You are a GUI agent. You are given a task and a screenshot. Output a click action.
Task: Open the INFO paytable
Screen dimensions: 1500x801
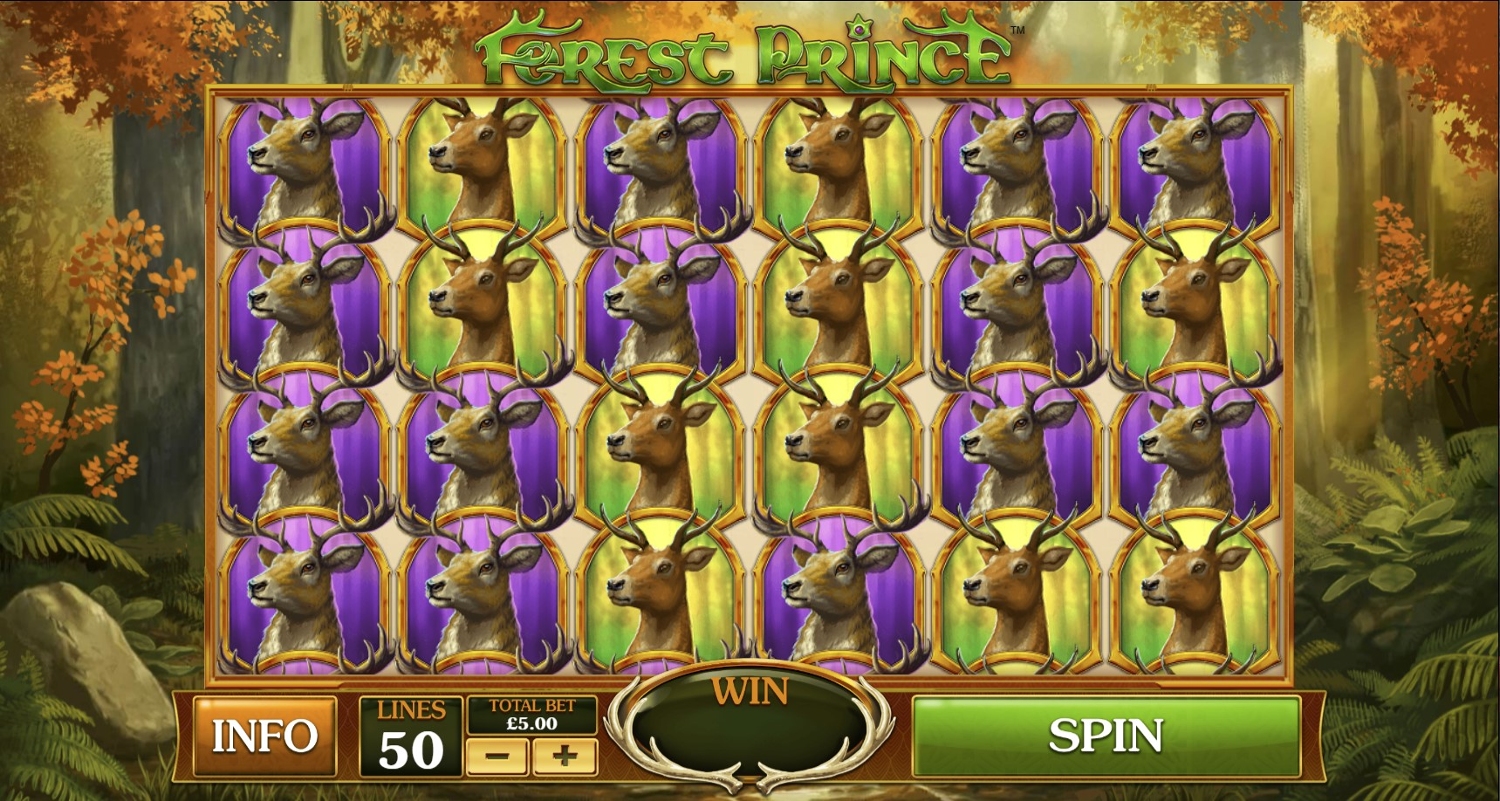(265, 737)
